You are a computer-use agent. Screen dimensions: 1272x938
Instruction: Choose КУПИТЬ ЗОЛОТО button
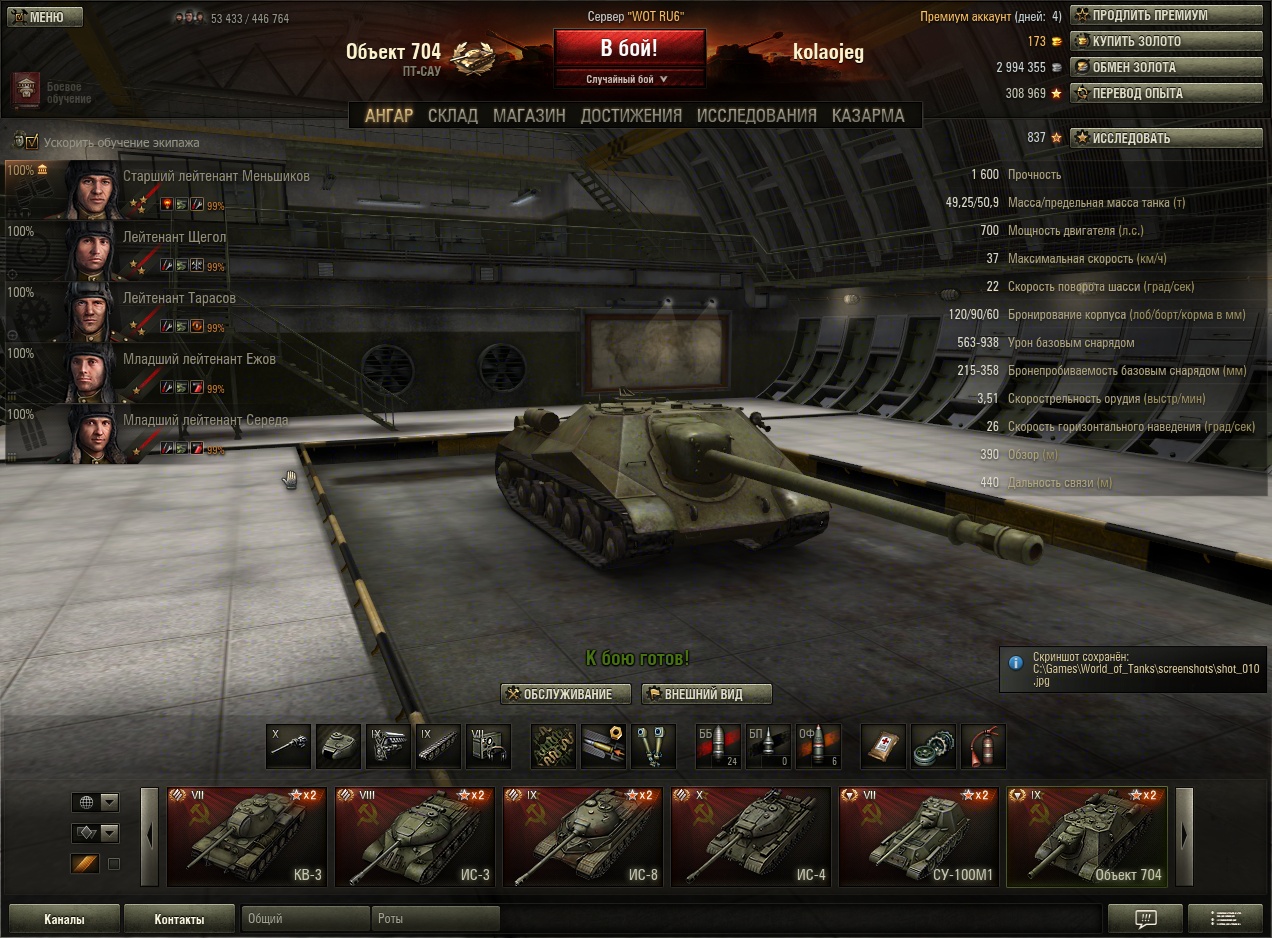pyautogui.click(x=1166, y=42)
